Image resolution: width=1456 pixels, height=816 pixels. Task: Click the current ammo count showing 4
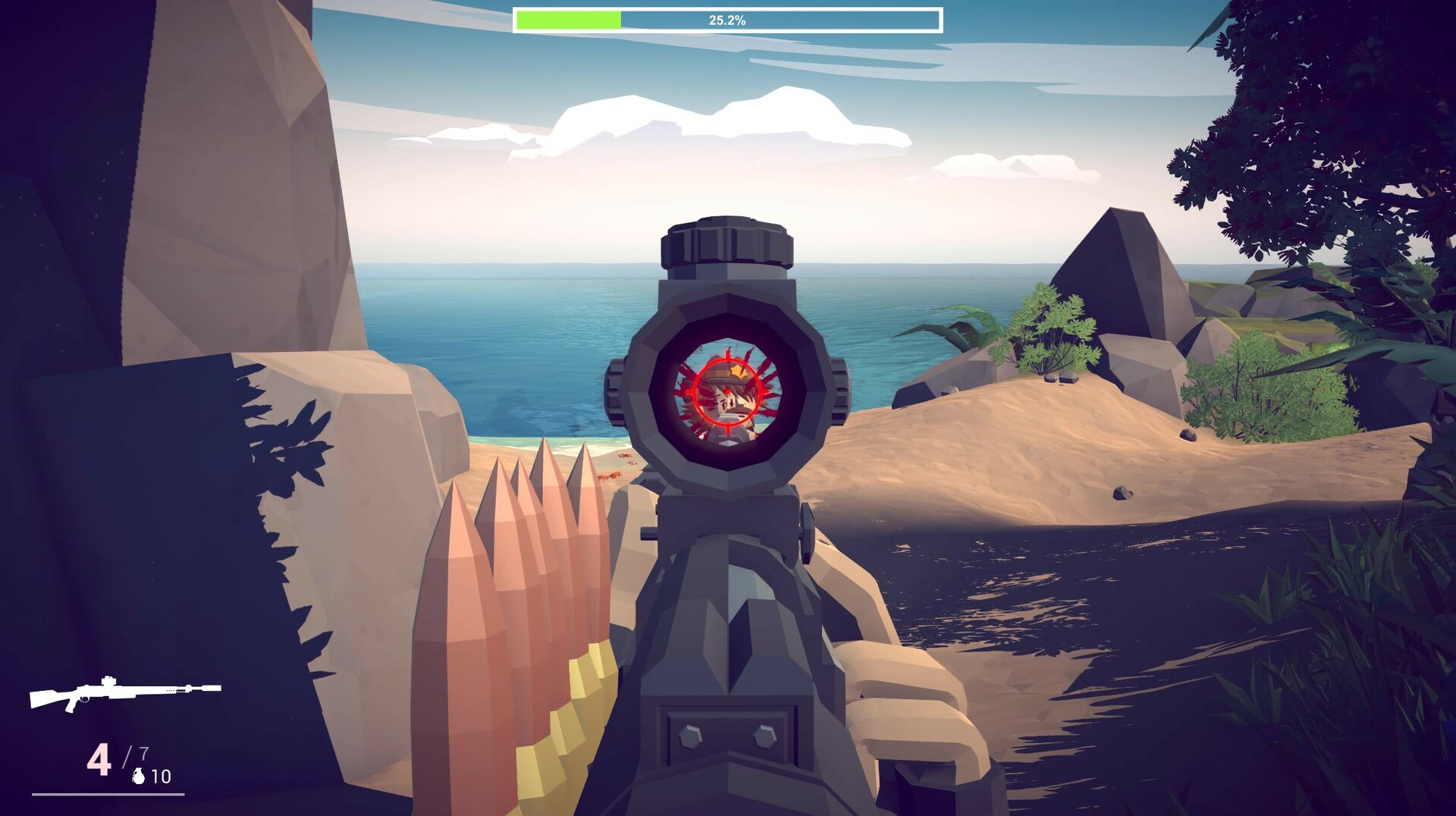[99, 756]
